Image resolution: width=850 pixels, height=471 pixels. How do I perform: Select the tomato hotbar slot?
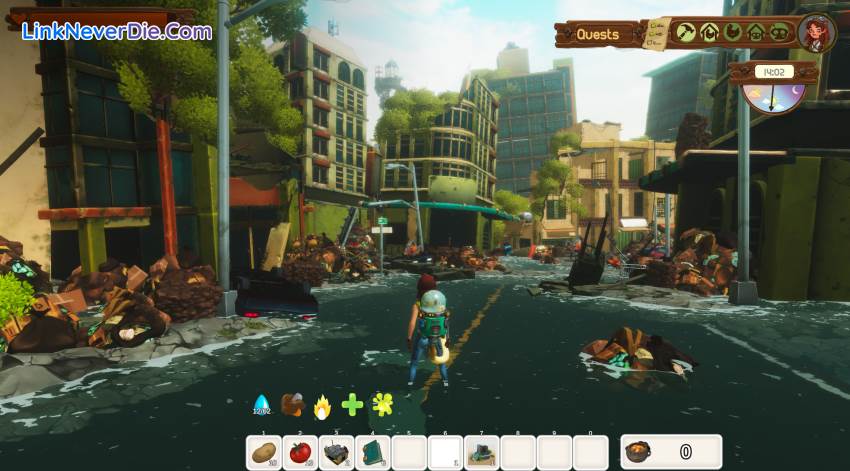coord(300,452)
